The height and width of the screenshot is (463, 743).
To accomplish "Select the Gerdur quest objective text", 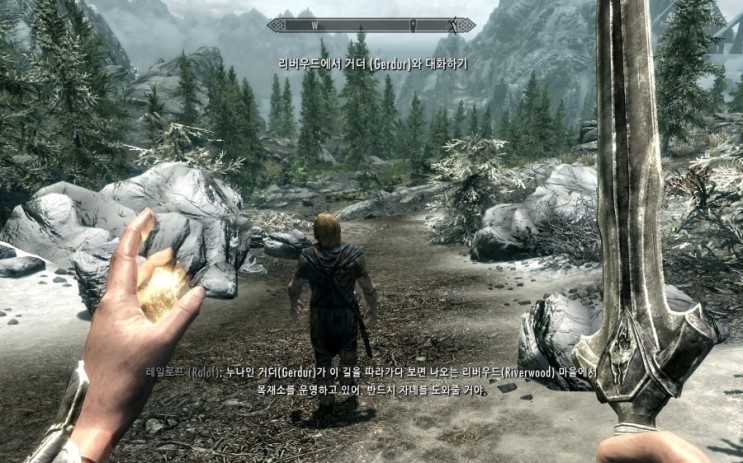I will point(372,63).
